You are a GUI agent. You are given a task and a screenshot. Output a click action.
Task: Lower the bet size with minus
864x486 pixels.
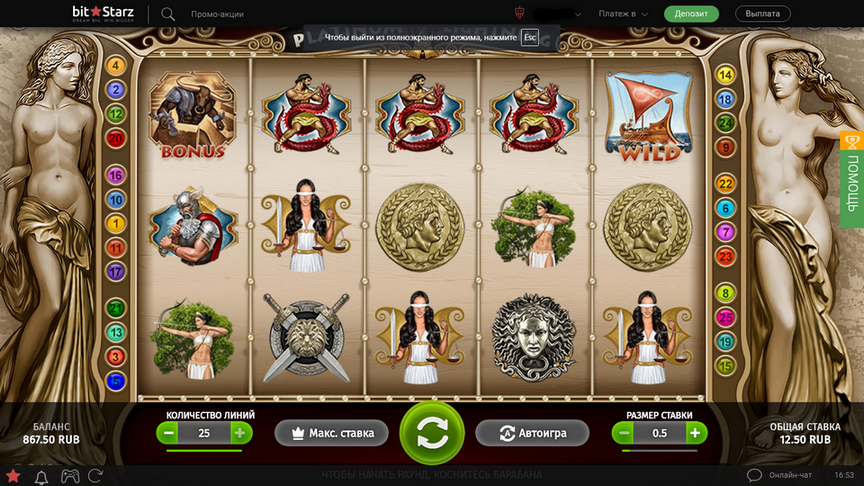coord(624,433)
